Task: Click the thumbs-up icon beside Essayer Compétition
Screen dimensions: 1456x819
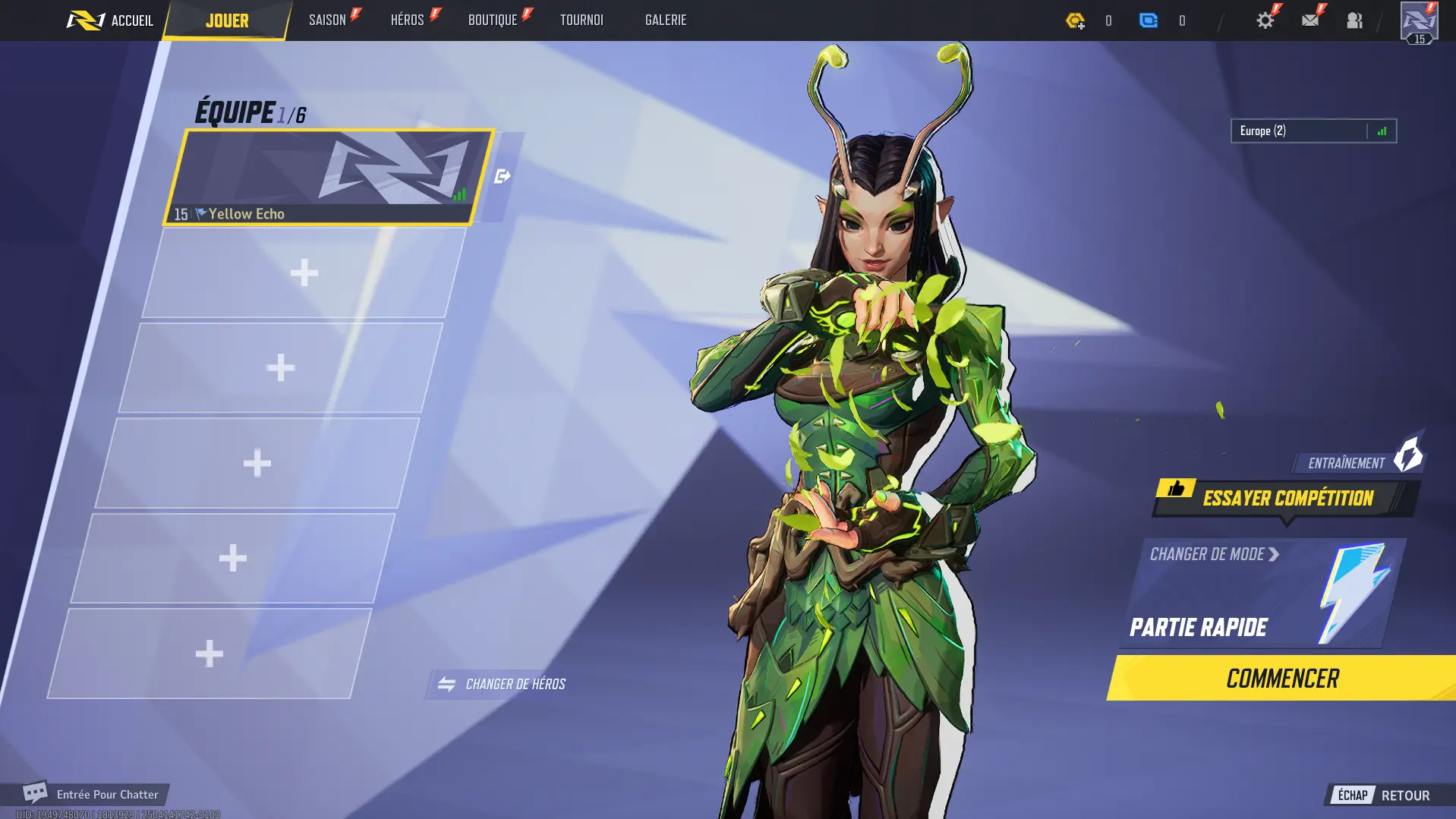Action: coord(1175,490)
